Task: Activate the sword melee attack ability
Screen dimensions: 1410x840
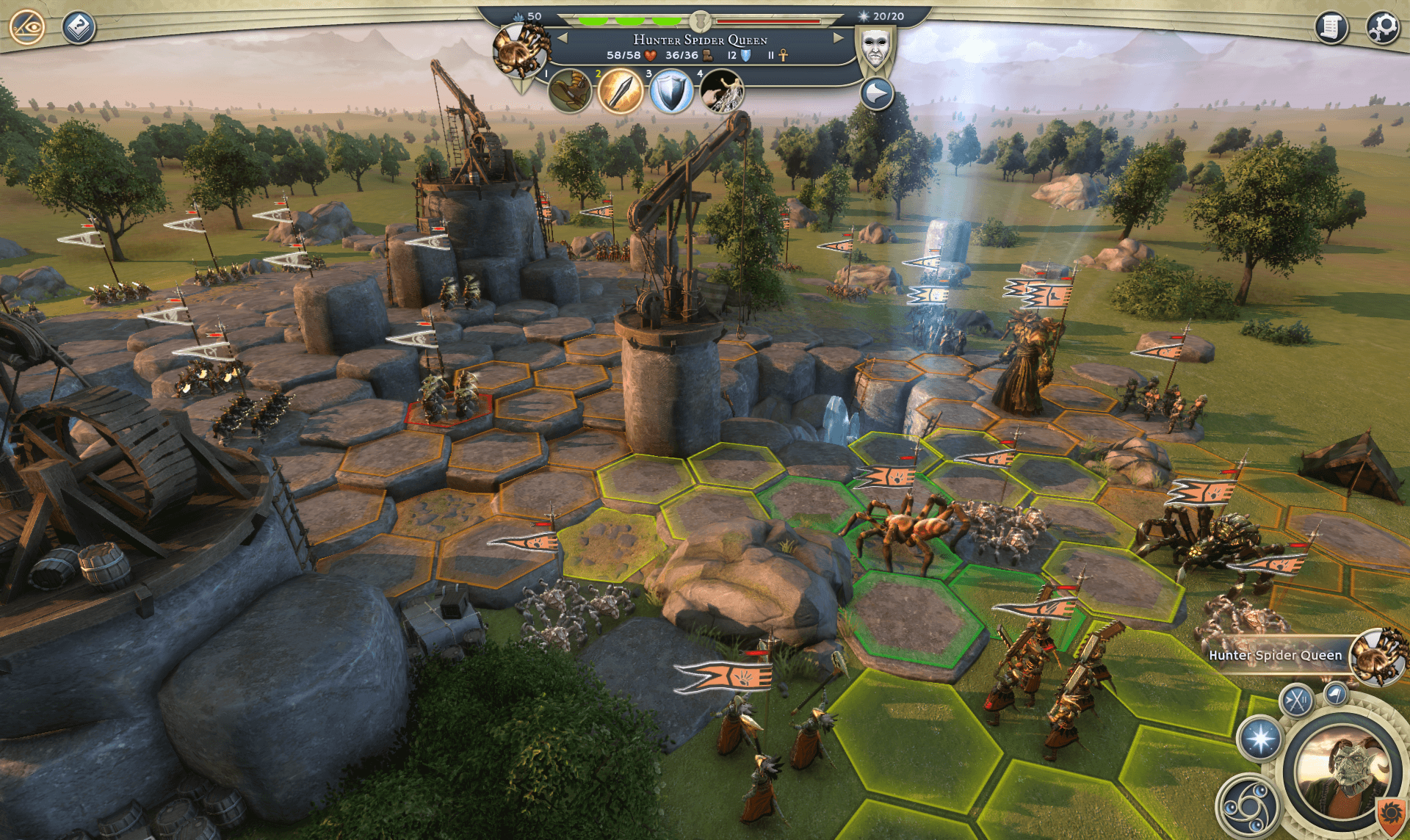Action: pyautogui.click(x=621, y=92)
